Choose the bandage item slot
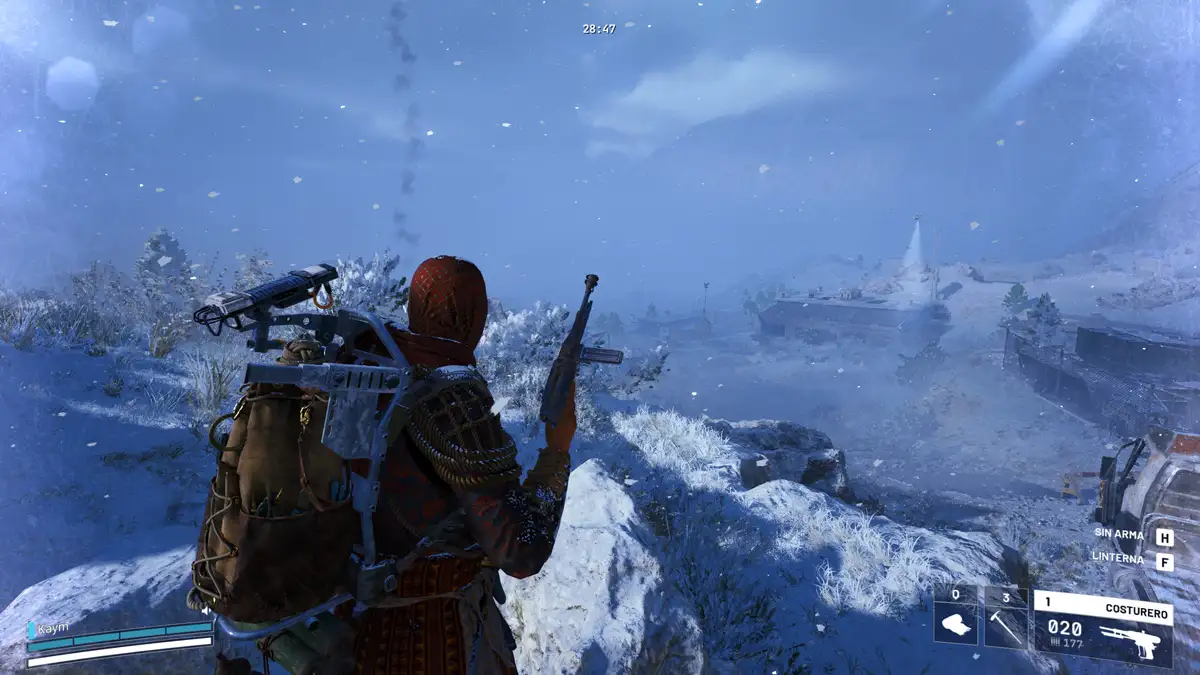 pos(955,617)
